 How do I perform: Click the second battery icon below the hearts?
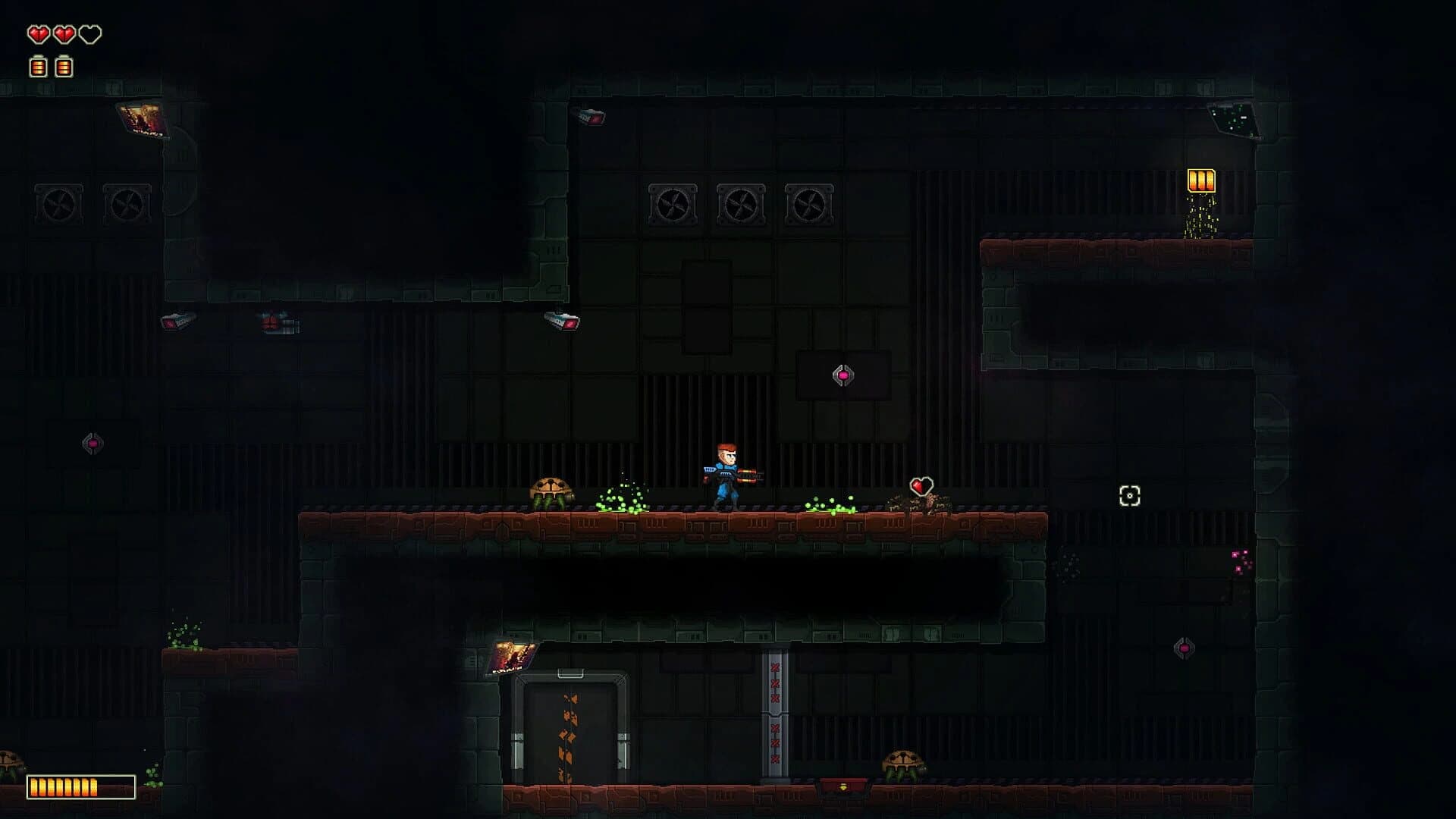[x=65, y=67]
